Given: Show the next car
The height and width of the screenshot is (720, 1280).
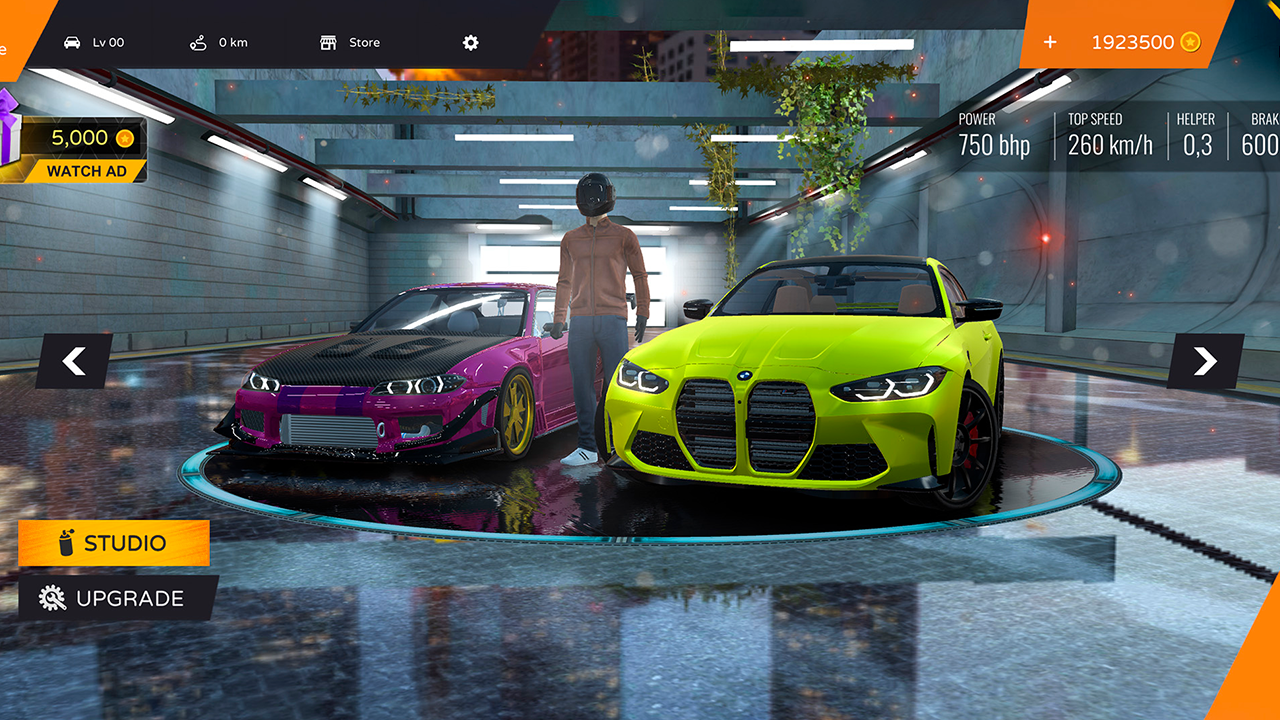Looking at the screenshot, I should point(1205,361).
